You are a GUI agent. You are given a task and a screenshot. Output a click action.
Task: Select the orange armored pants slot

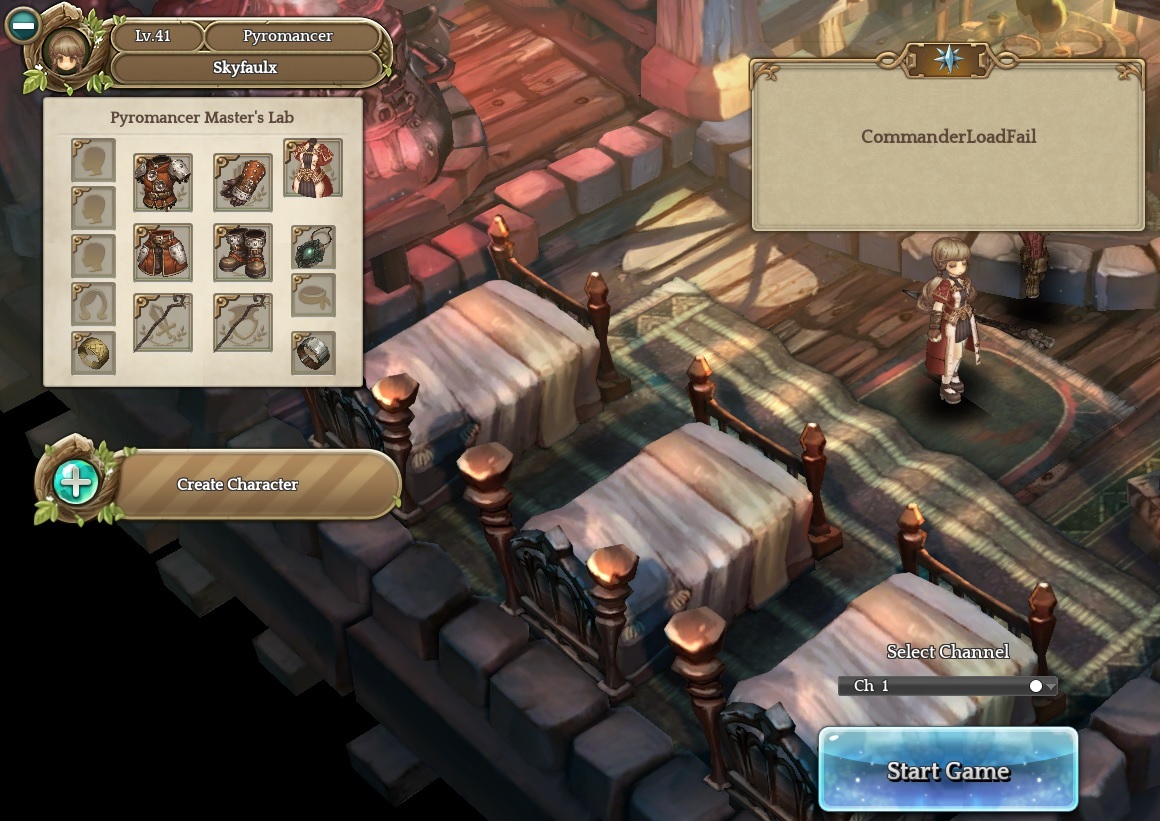pos(163,253)
